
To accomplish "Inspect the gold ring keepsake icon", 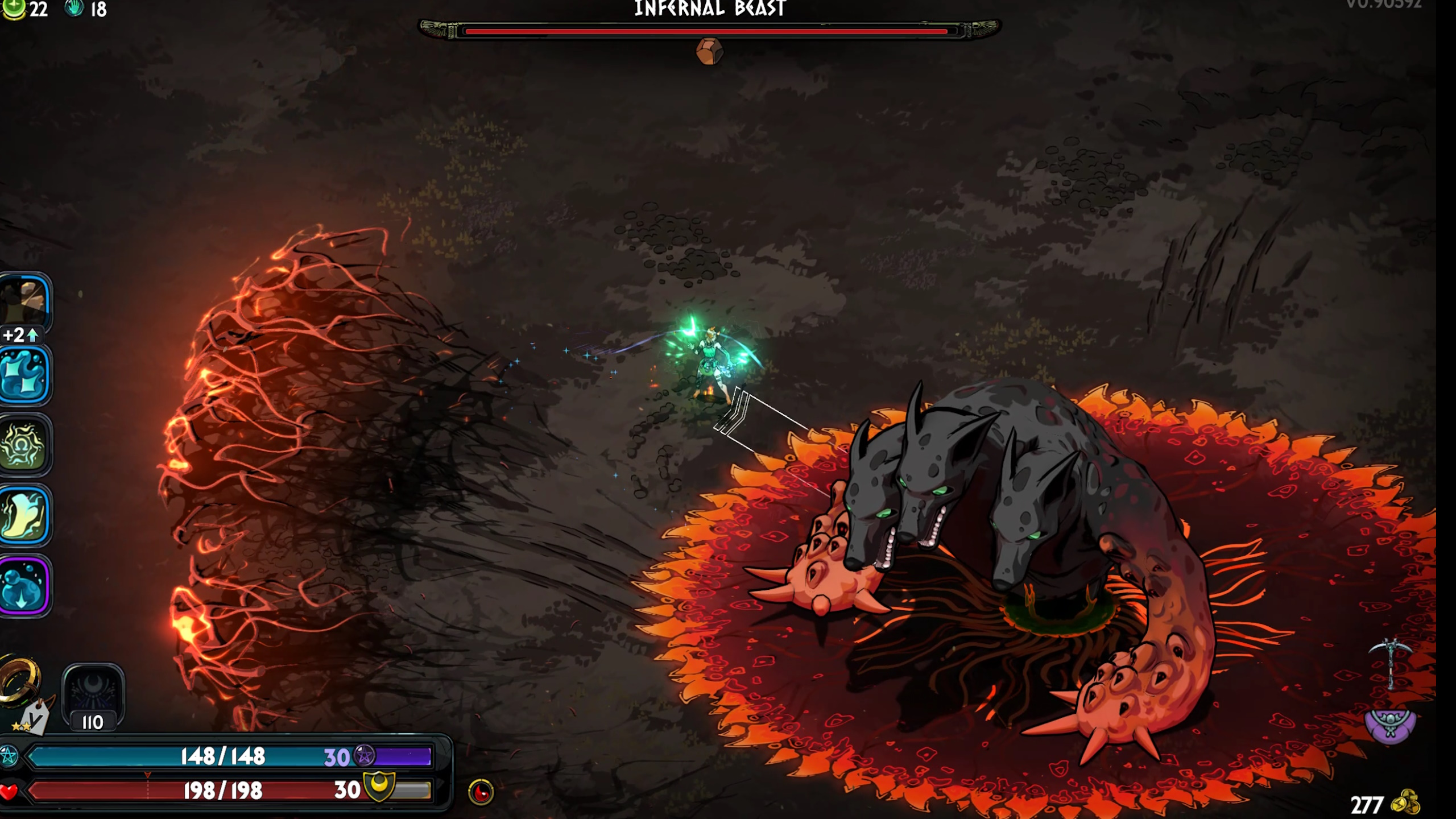I will (20, 680).
